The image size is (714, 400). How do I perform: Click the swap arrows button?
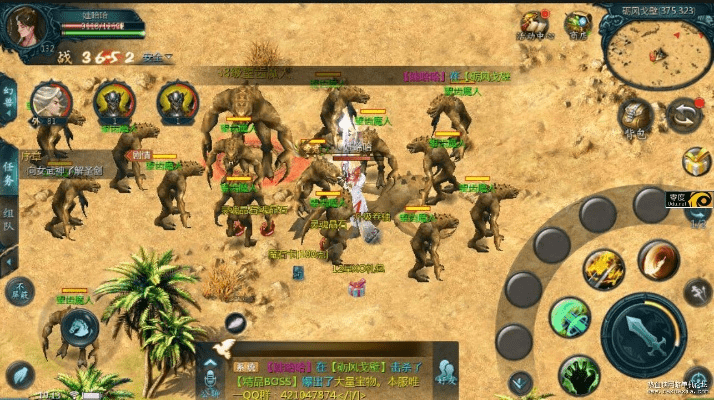(684, 115)
